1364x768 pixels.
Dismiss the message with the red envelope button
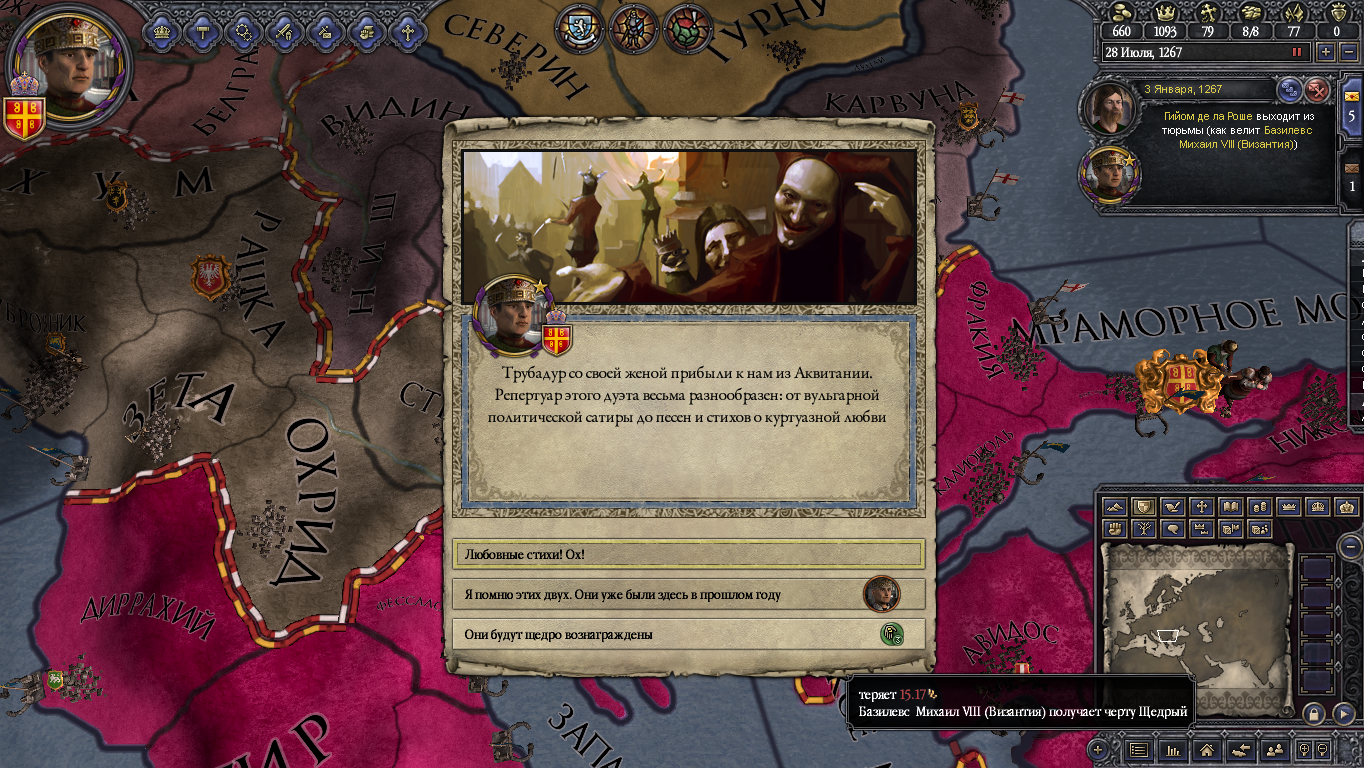click(1318, 90)
